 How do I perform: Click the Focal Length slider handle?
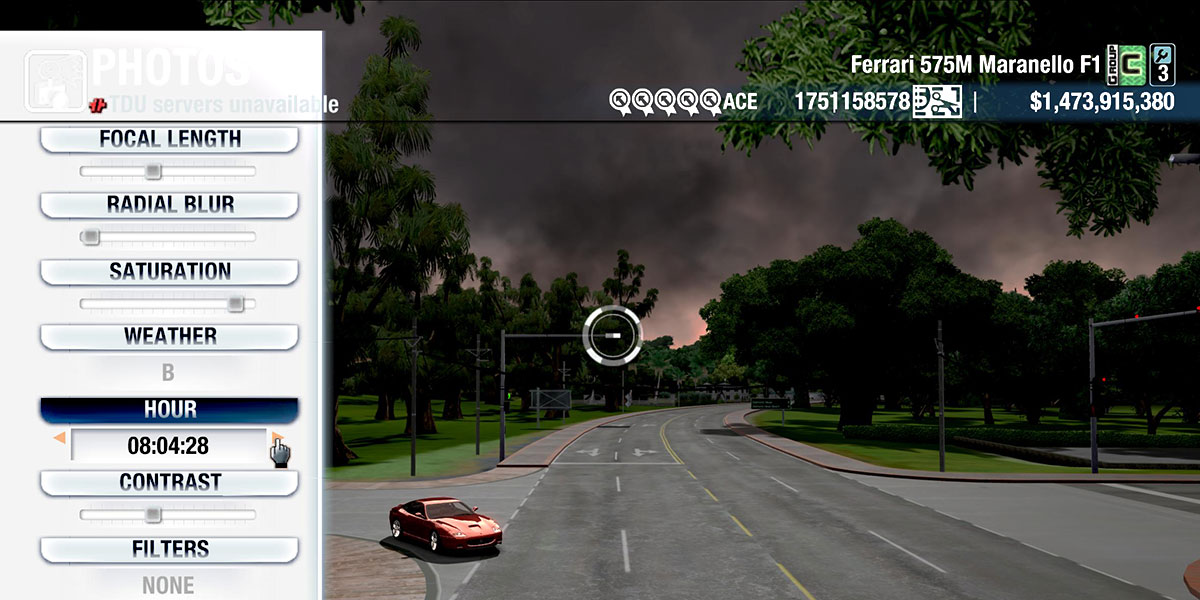coord(152,172)
